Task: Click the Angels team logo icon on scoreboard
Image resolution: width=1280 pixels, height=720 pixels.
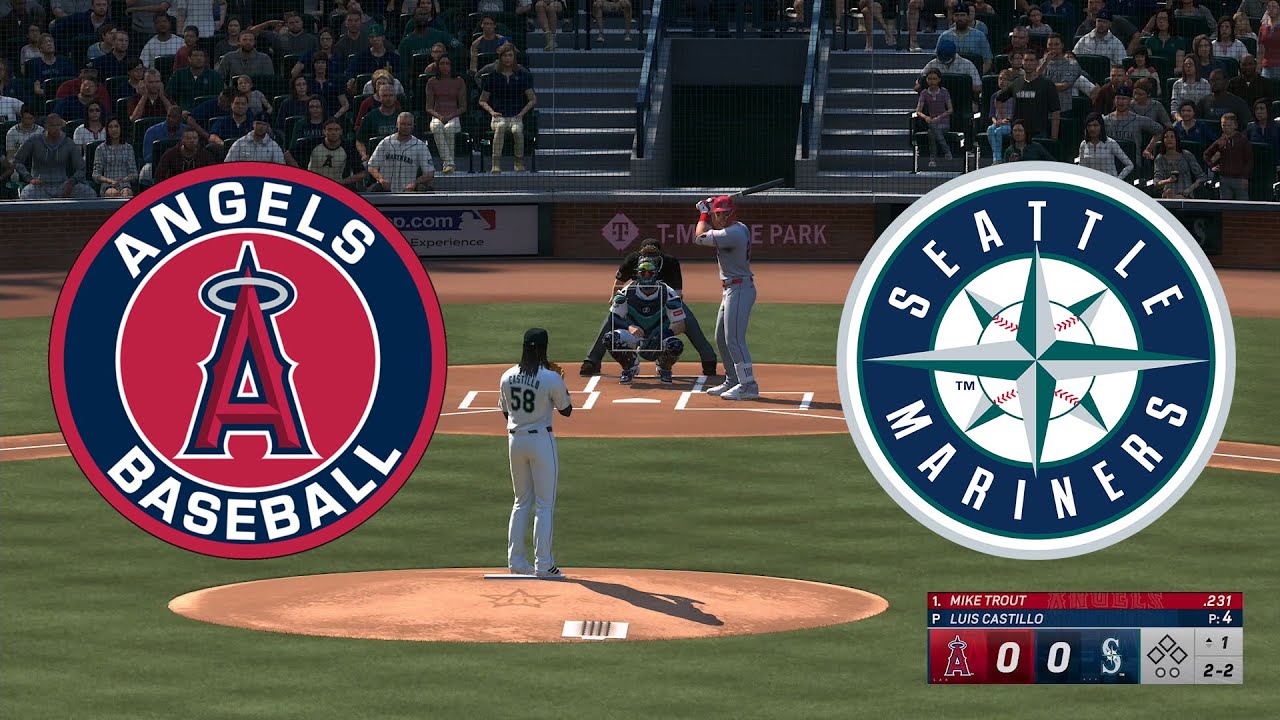Action: click(x=956, y=656)
